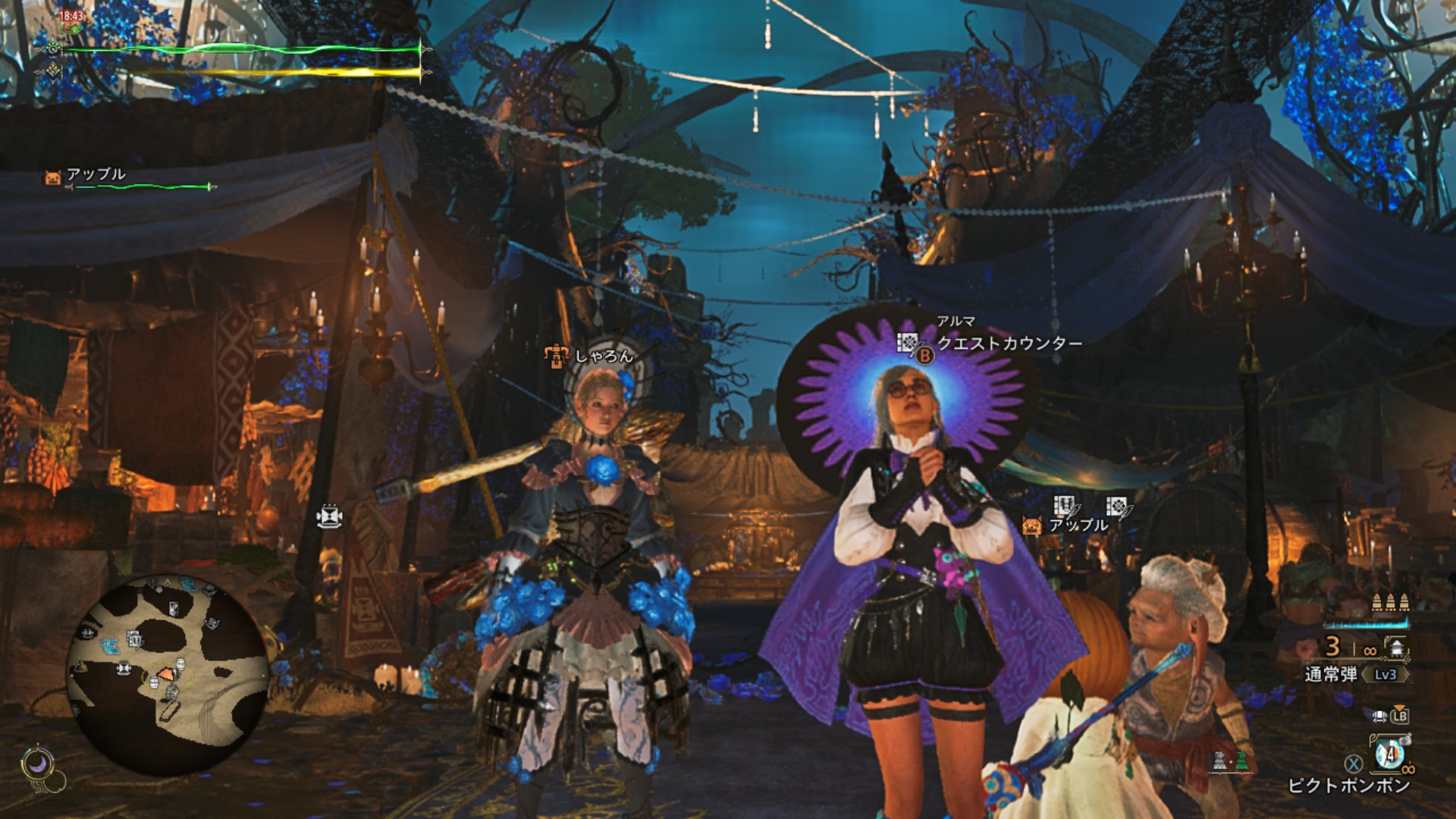Click the クエストカウンター interaction label
The width and height of the screenshot is (1456, 819).
1009,344
